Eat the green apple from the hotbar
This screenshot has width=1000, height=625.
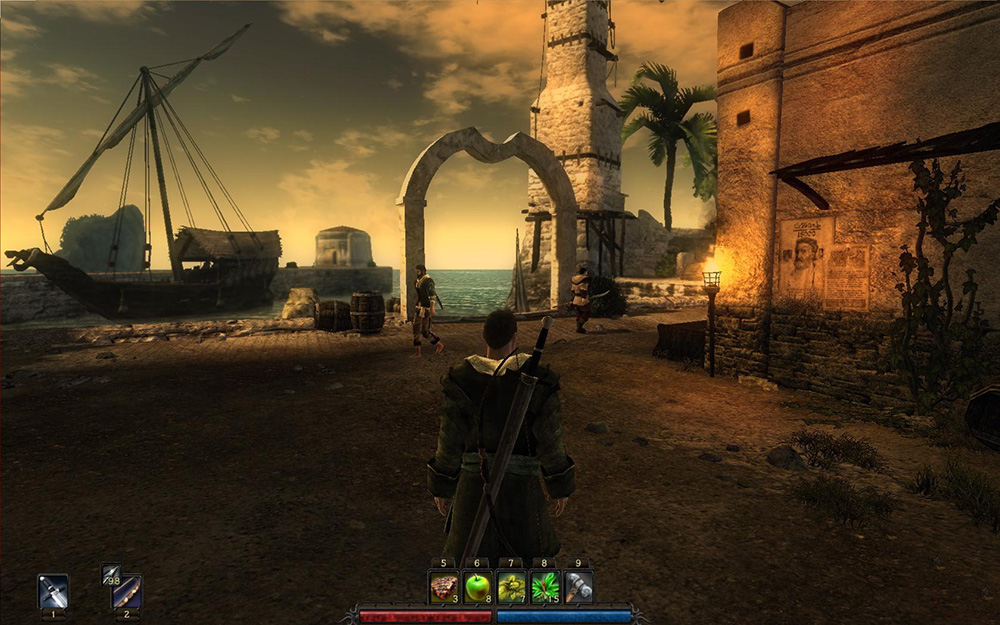tap(478, 587)
